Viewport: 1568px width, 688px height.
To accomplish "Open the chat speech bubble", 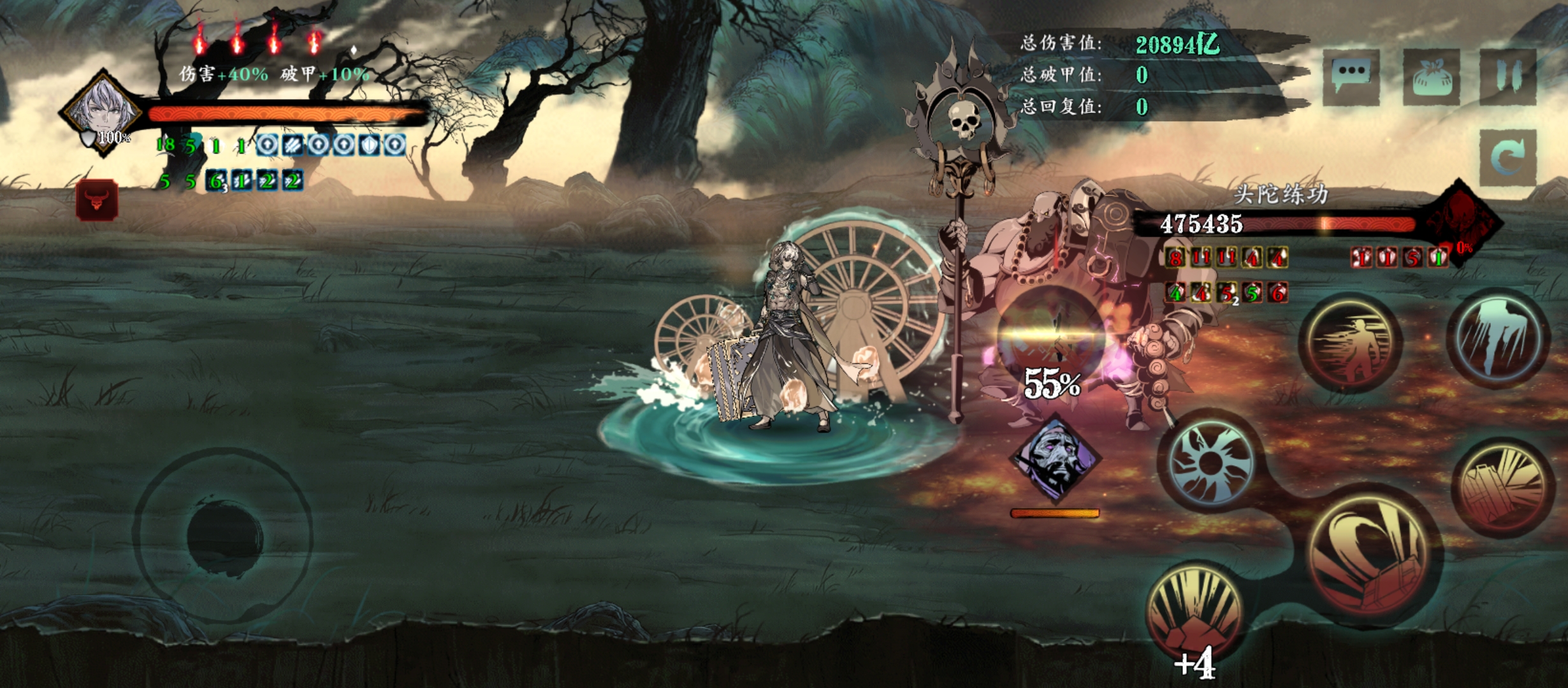I will 1351,76.
